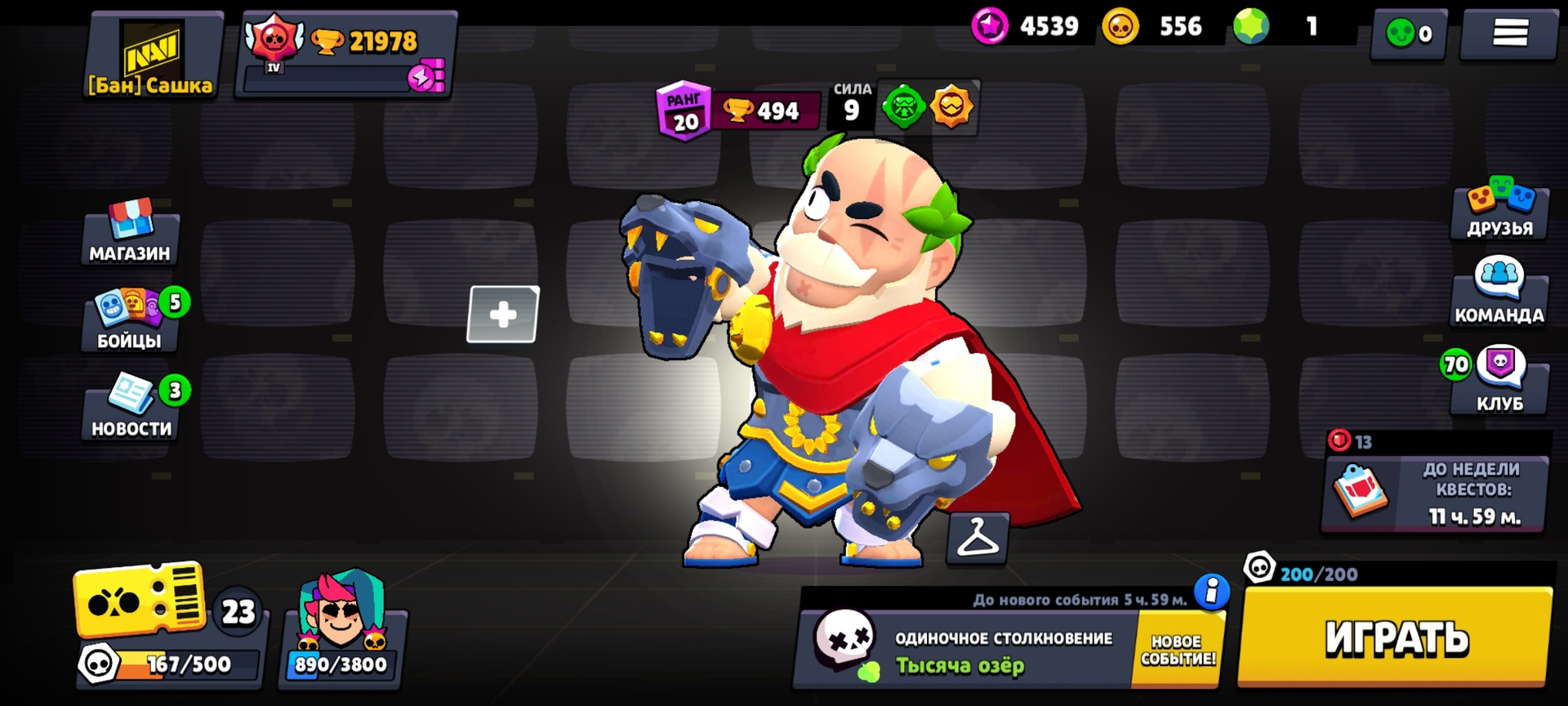Image resolution: width=1568 pixels, height=706 pixels.
Task: Open the player profile [Бан] Сашка
Action: [151, 56]
